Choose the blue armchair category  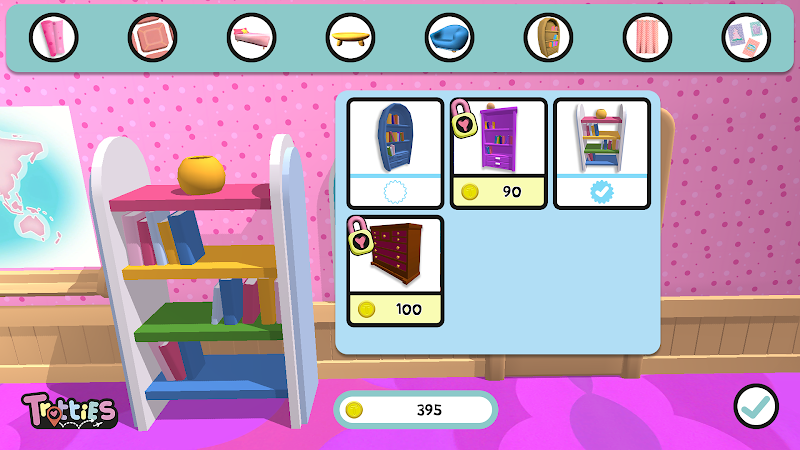(450, 38)
